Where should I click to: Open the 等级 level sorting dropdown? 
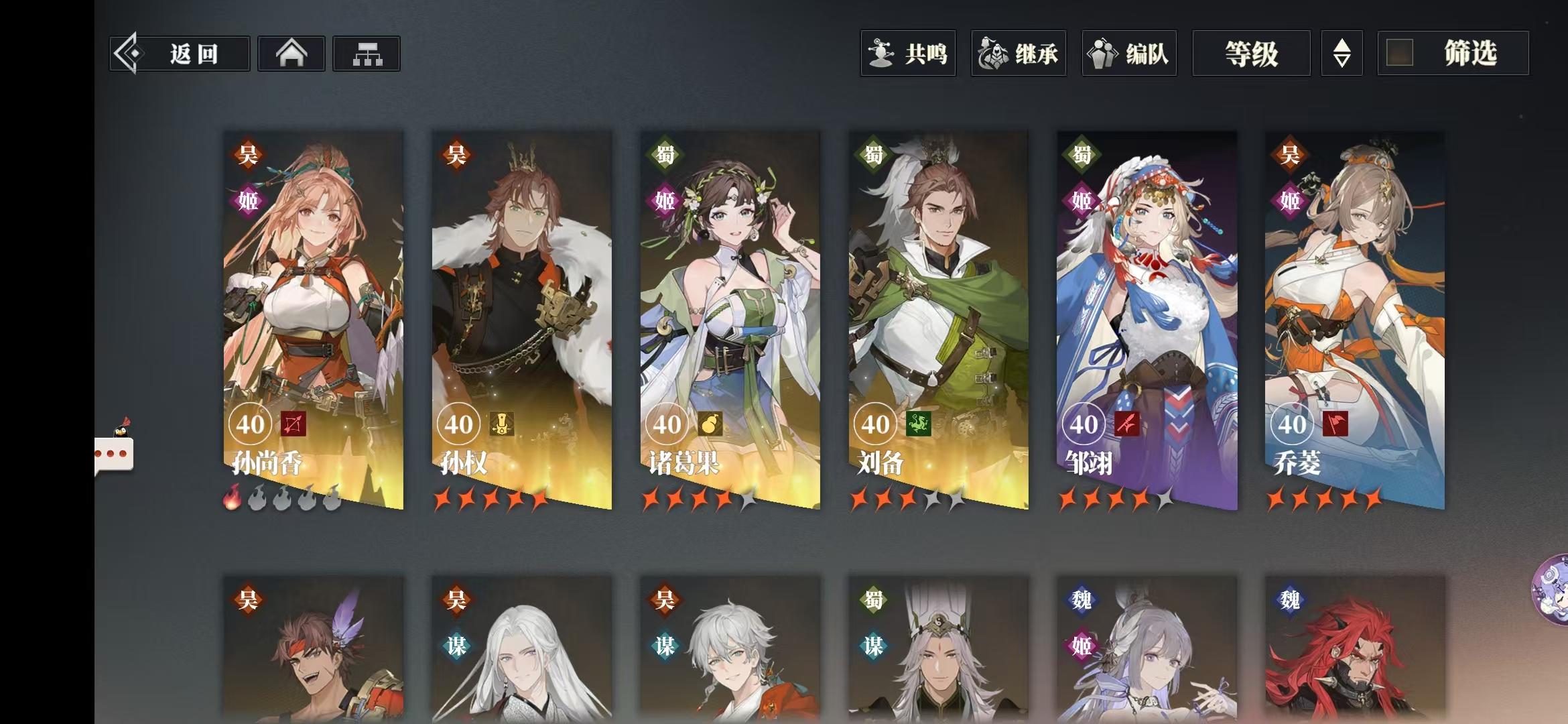pos(1250,54)
